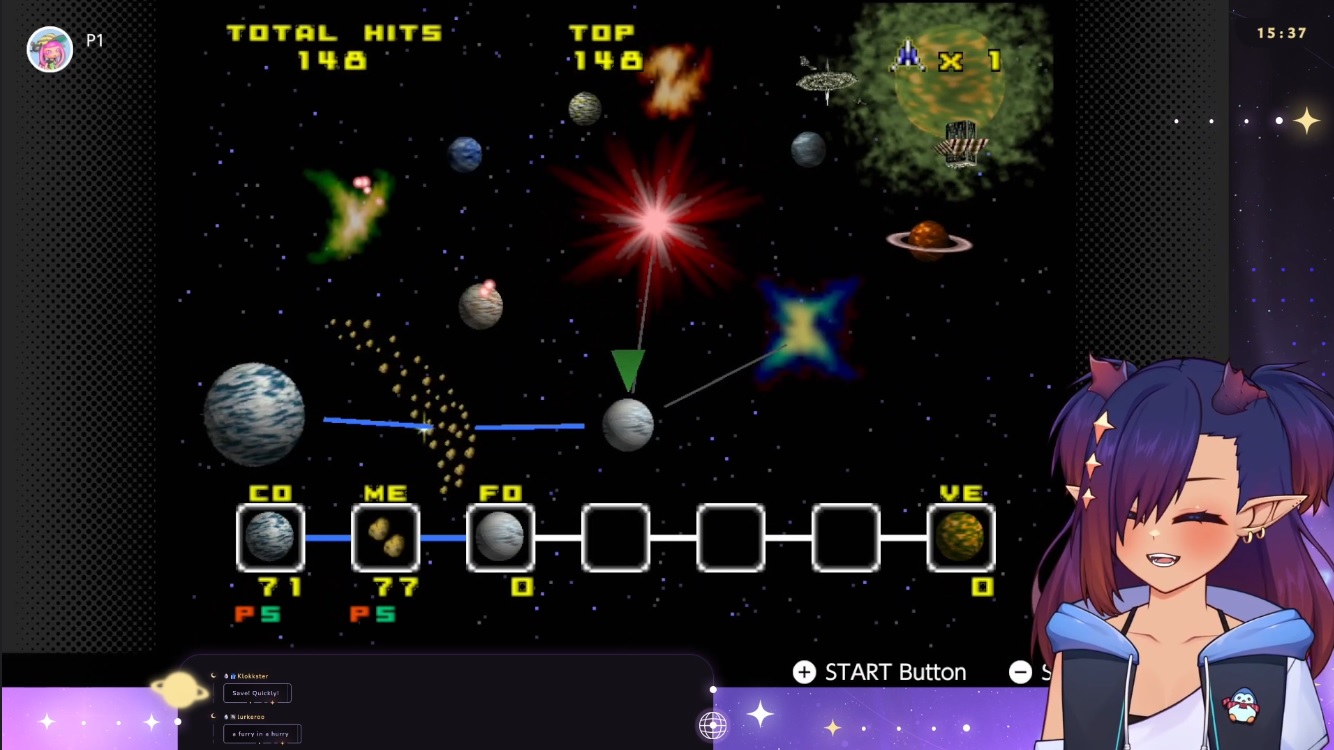Choose the Bolse satellite station on map
Image resolution: width=1334 pixels, height=750 pixels.
tap(827, 79)
